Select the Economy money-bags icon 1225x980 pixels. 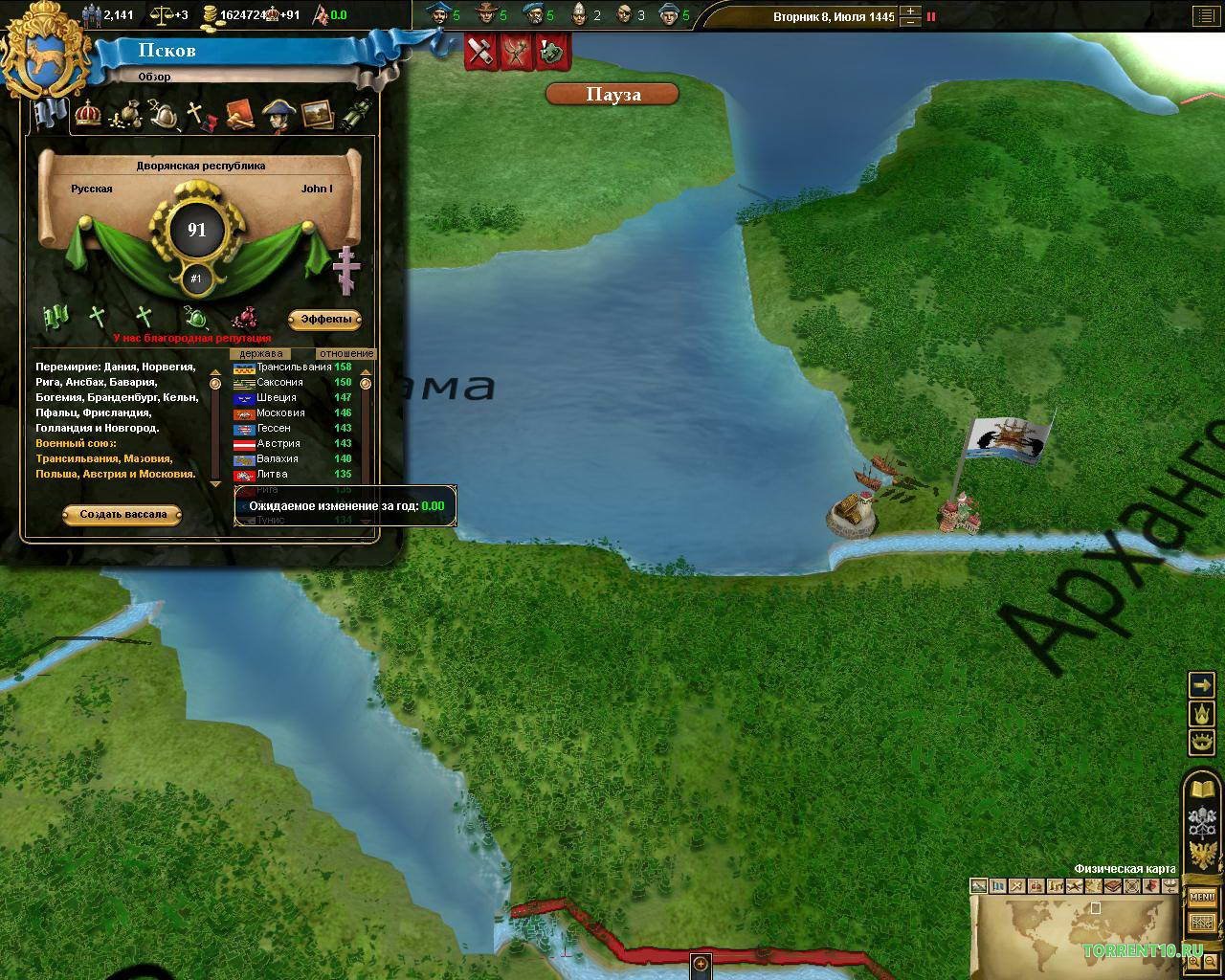pos(126,115)
